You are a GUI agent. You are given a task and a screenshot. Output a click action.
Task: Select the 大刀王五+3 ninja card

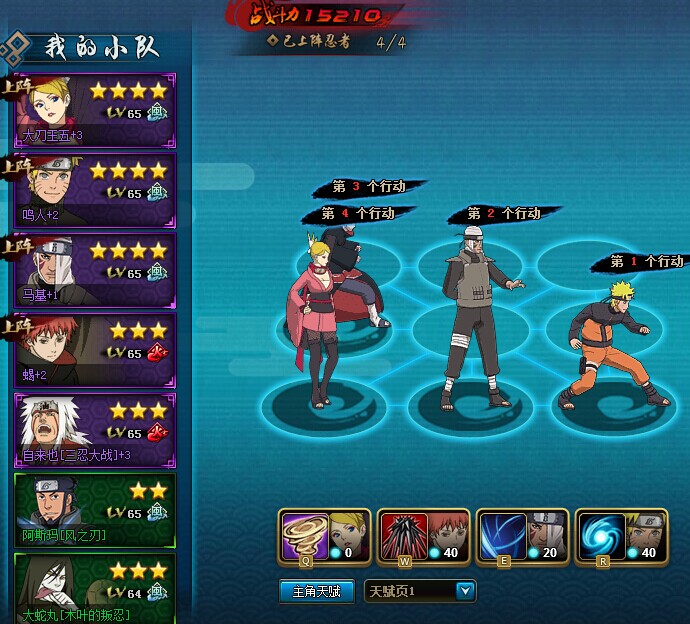[x=95, y=111]
